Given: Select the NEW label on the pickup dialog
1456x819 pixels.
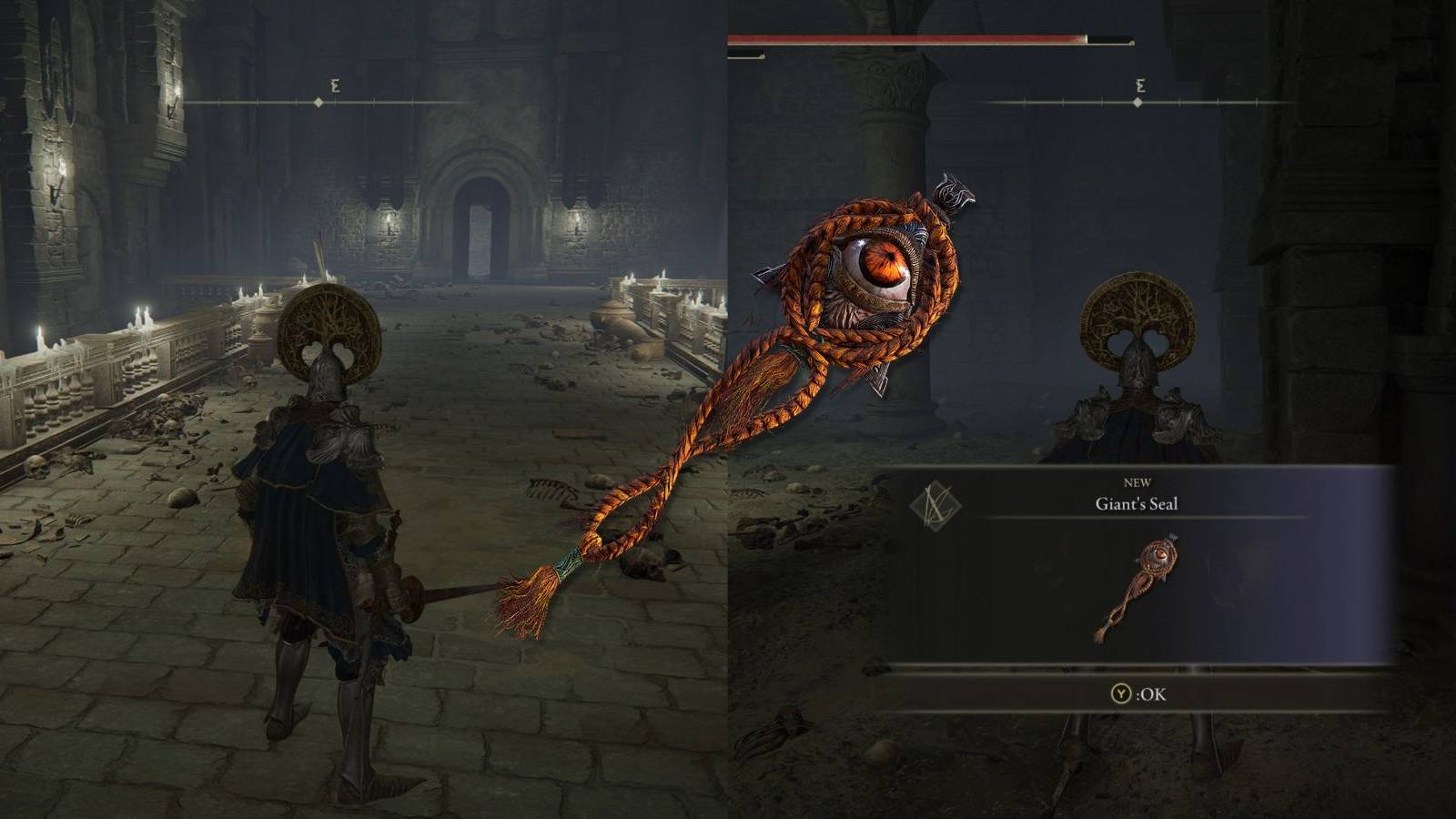Looking at the screenshot, I should point(1137,482).
